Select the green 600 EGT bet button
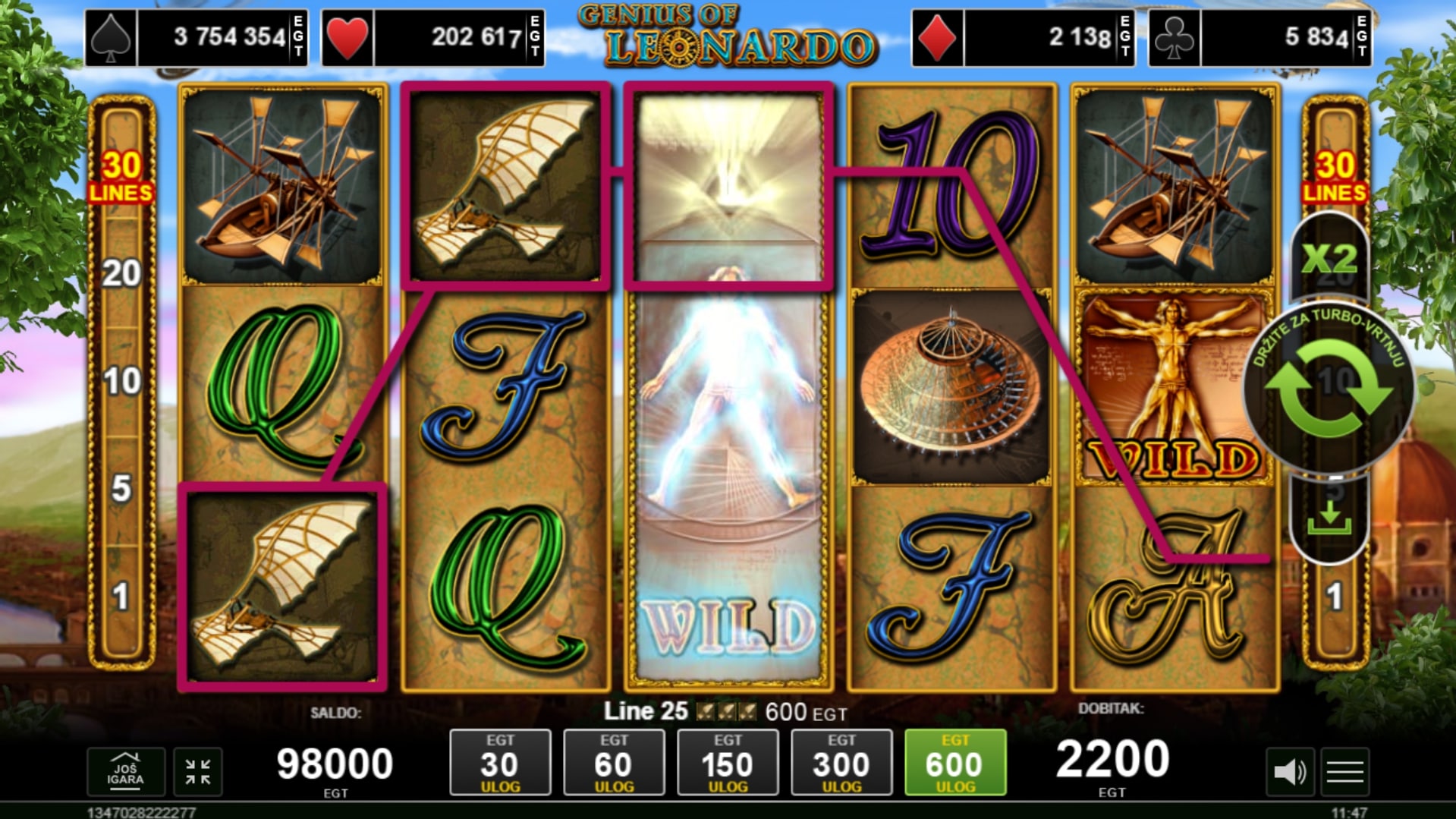The width and height of the screenshot is (1456, 819). pyautogui.click(x=955, y=763)
